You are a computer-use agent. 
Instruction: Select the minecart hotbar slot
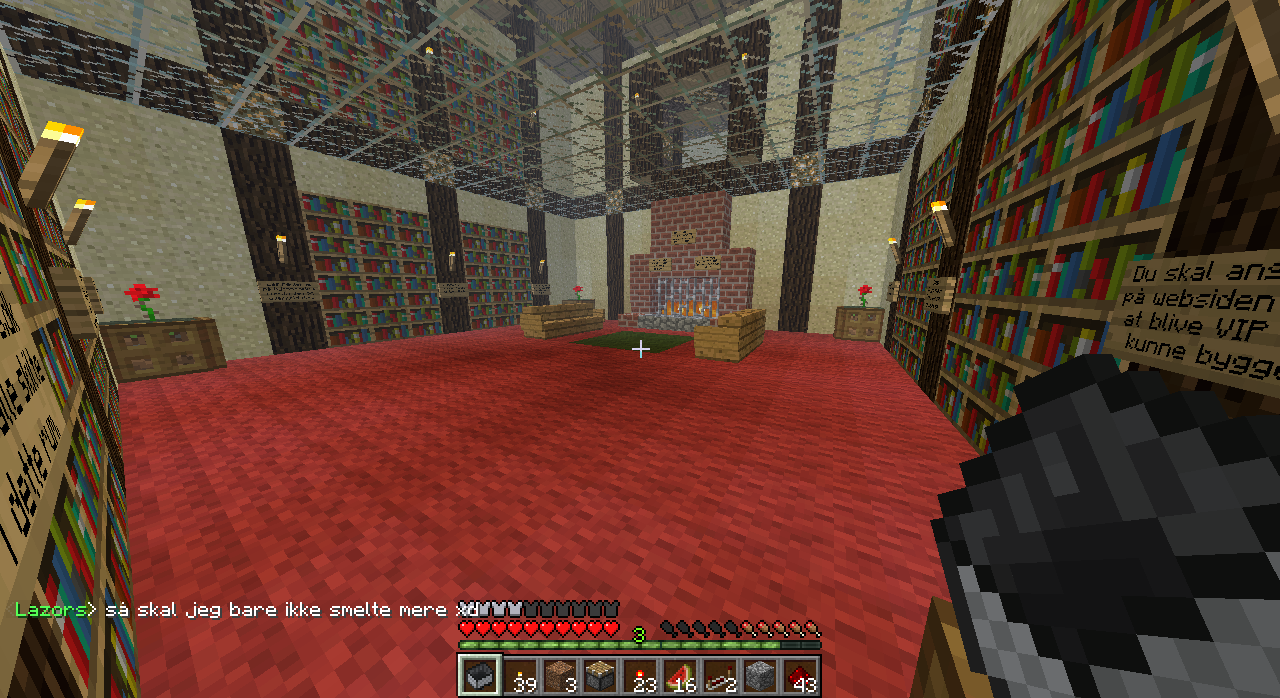pos(480,675)
